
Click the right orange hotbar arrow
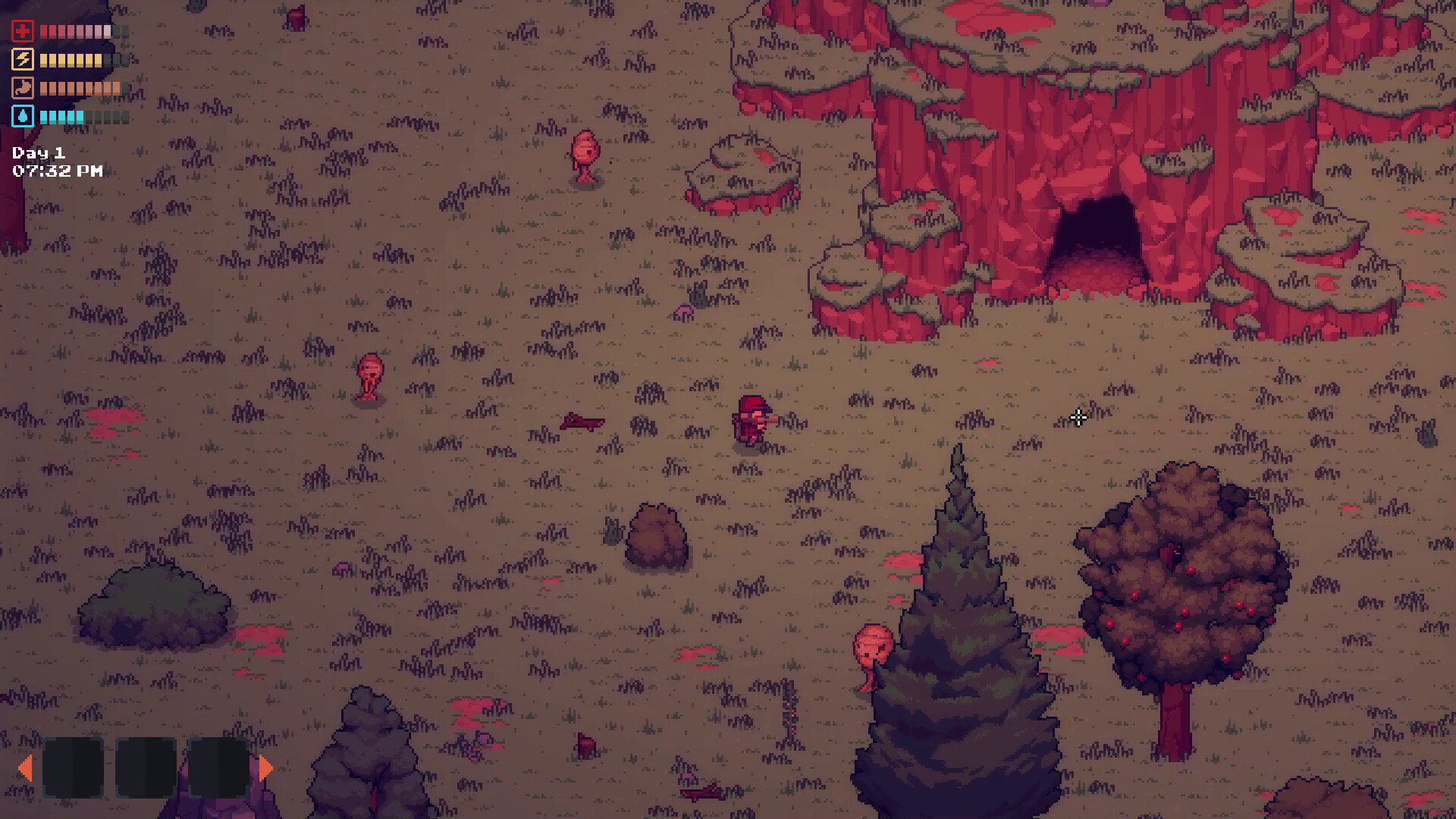(265, 768)
